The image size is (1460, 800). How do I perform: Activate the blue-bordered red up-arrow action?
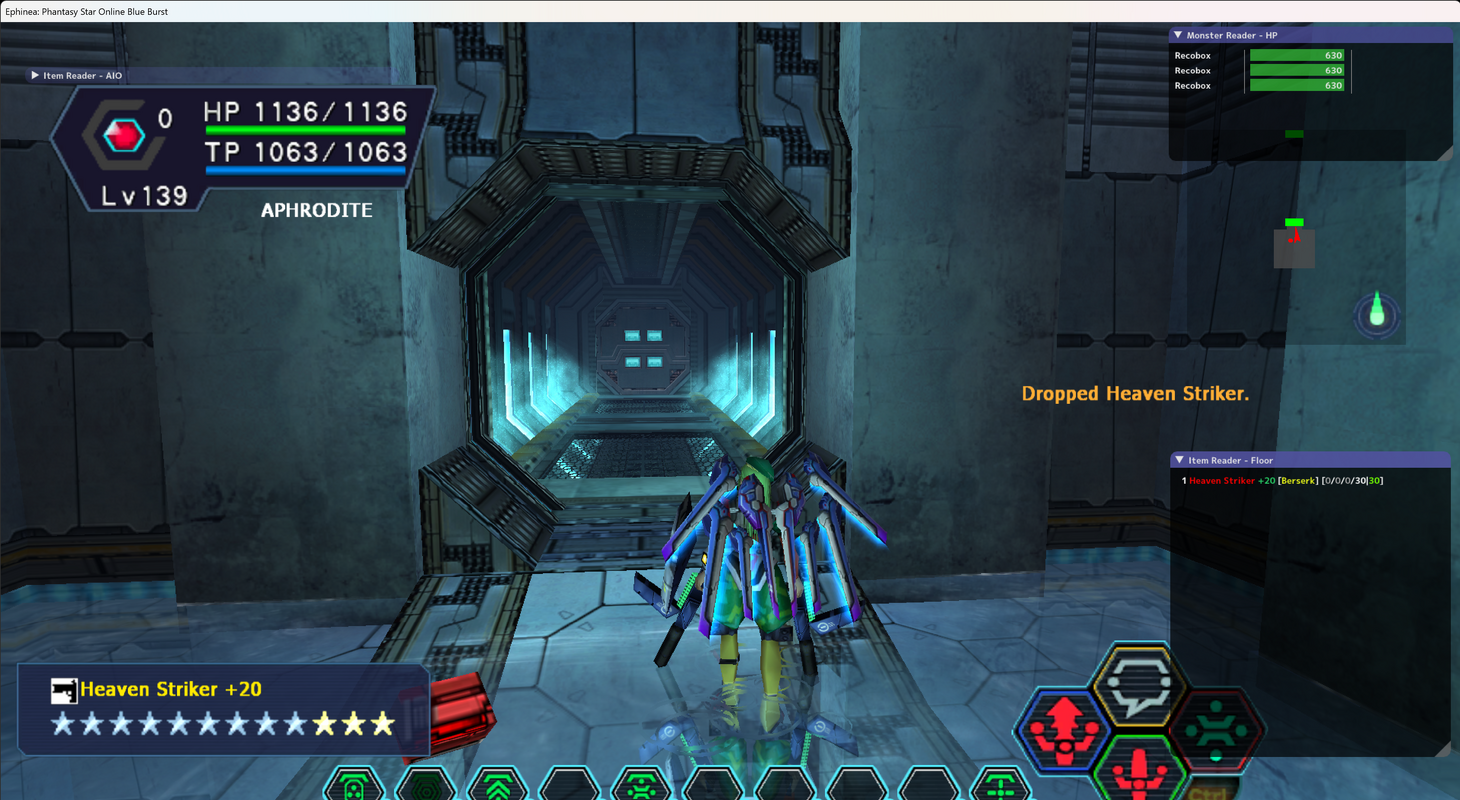[1061, 730]
